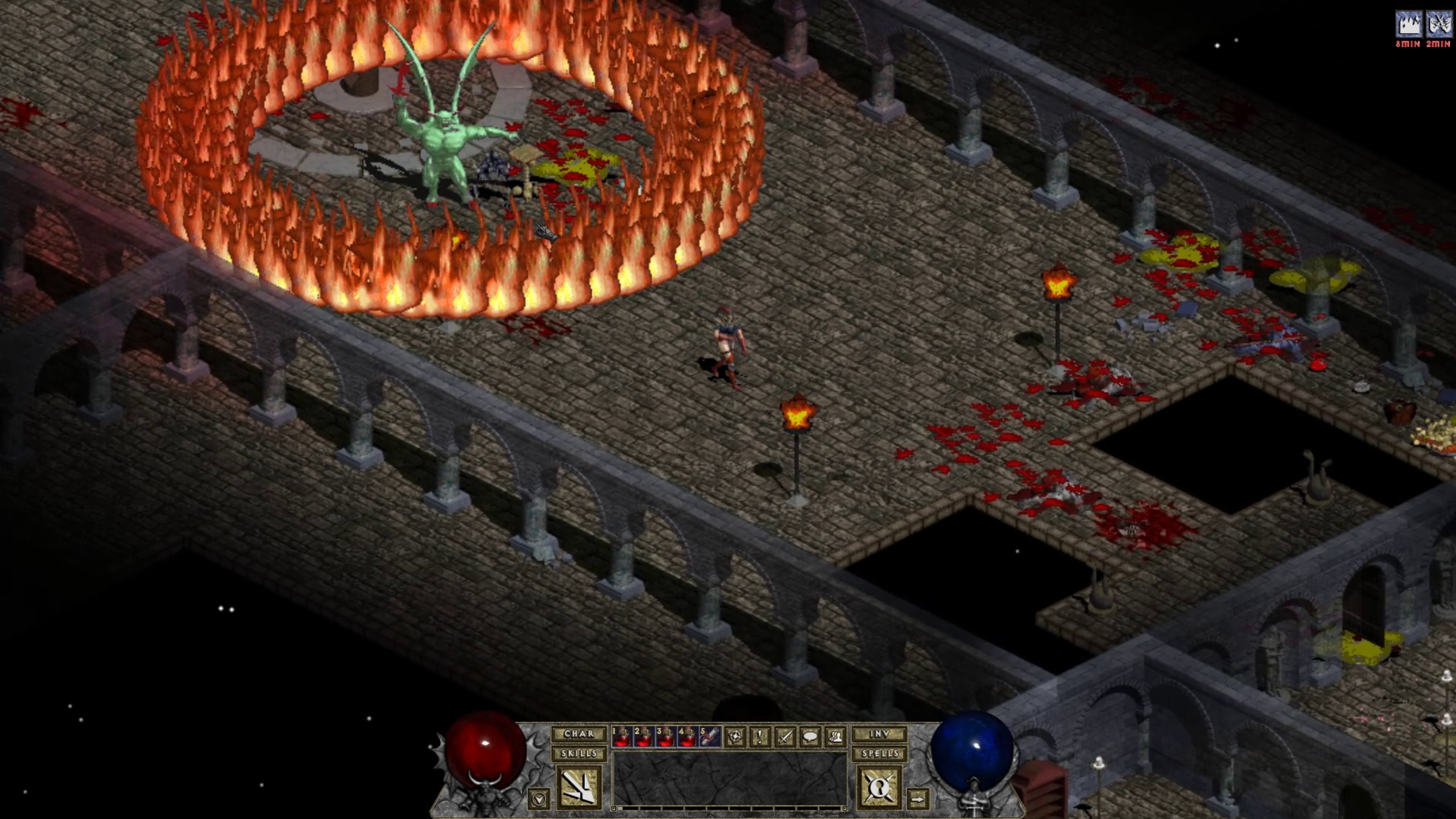Open the SPELLS book

[x=879, y=754]
